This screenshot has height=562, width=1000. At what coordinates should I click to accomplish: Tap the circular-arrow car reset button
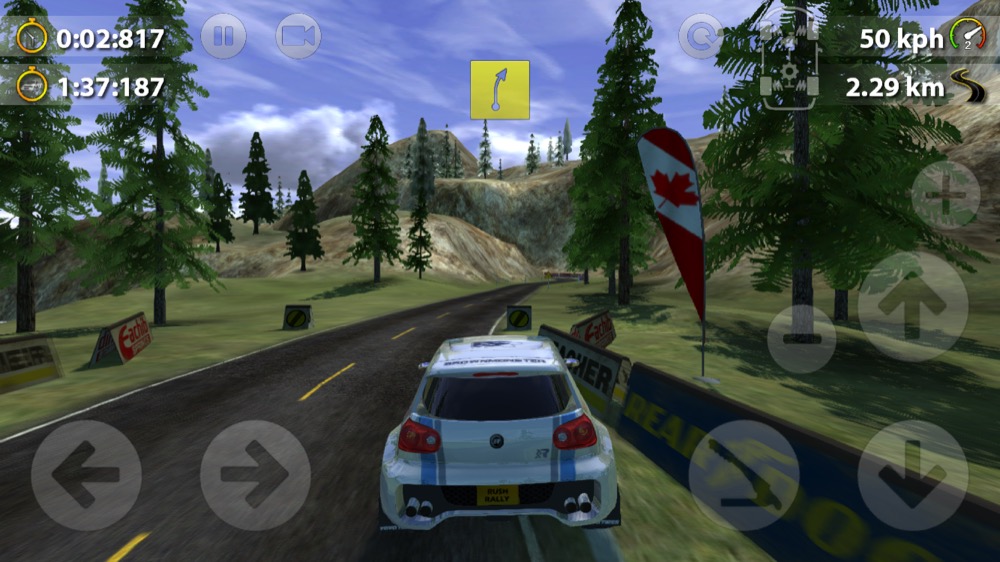click(x=700, y=37)
